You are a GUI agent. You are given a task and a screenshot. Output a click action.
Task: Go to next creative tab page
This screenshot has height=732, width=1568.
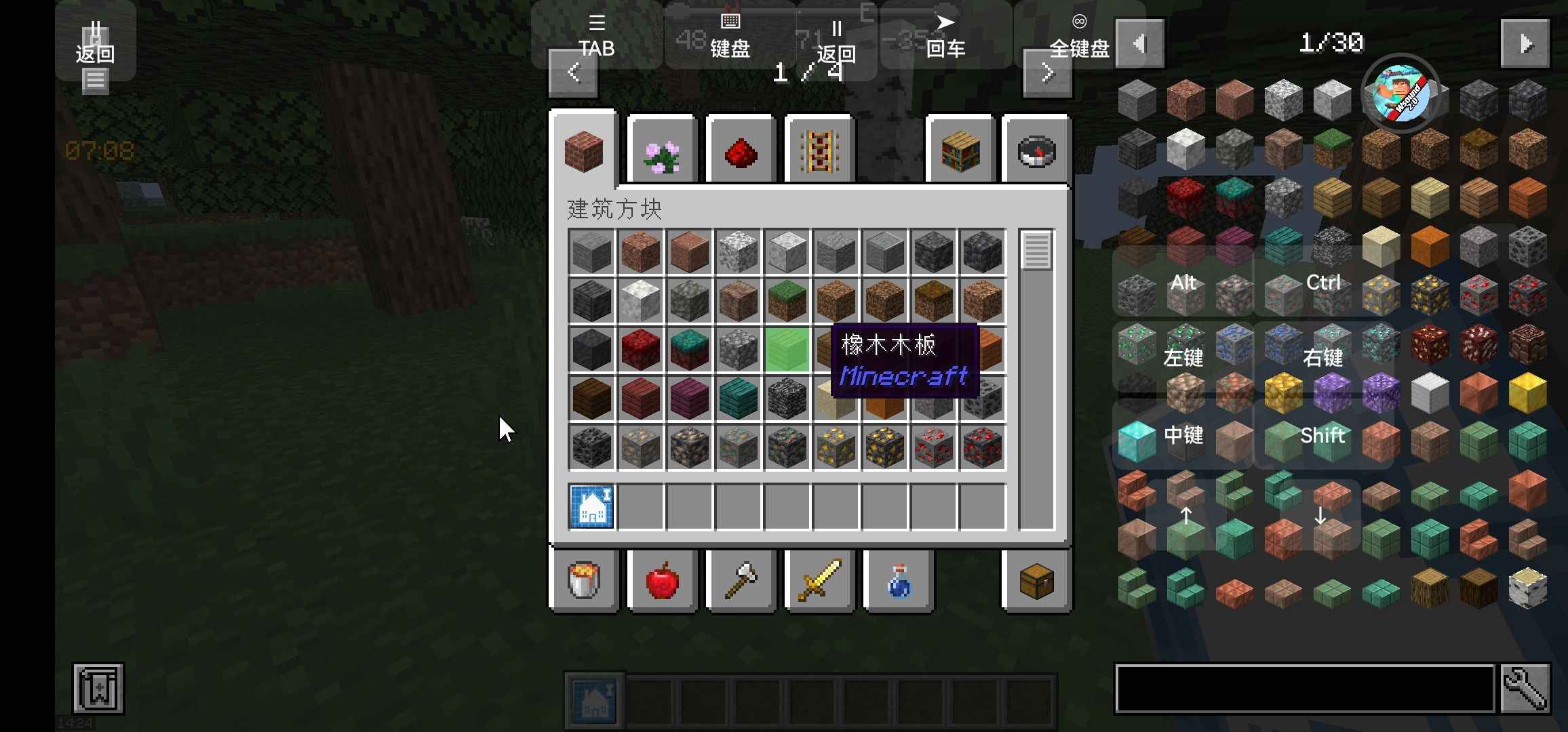coord(1047,73)
